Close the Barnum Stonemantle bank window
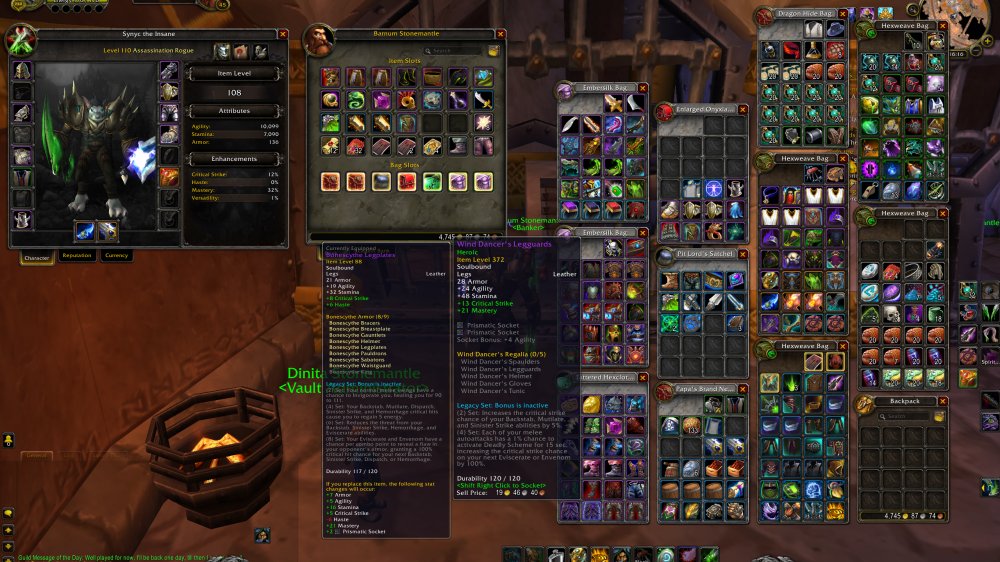This screenshot has width=1000, height=562. tap(501, 34)
